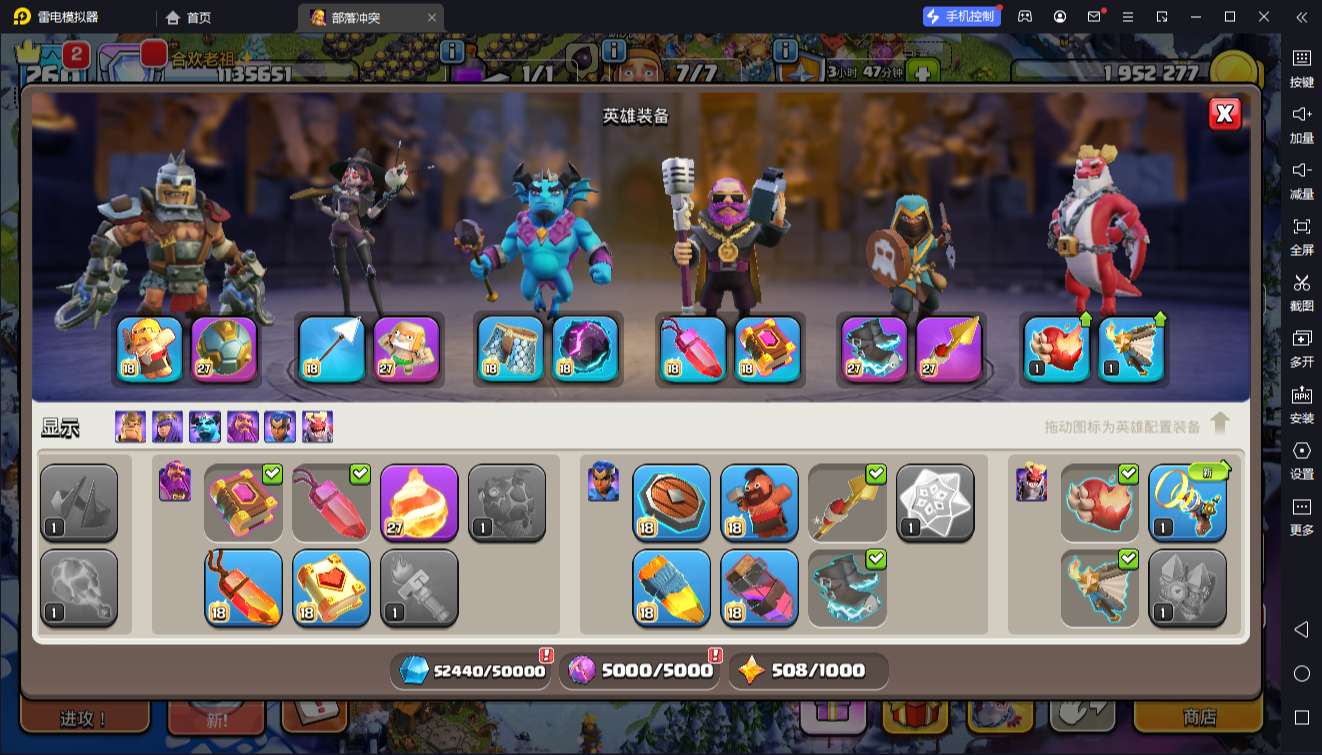Select the Dark Orb equipment slot
The image size is (1322, 755).
click(x=586, y=349)
